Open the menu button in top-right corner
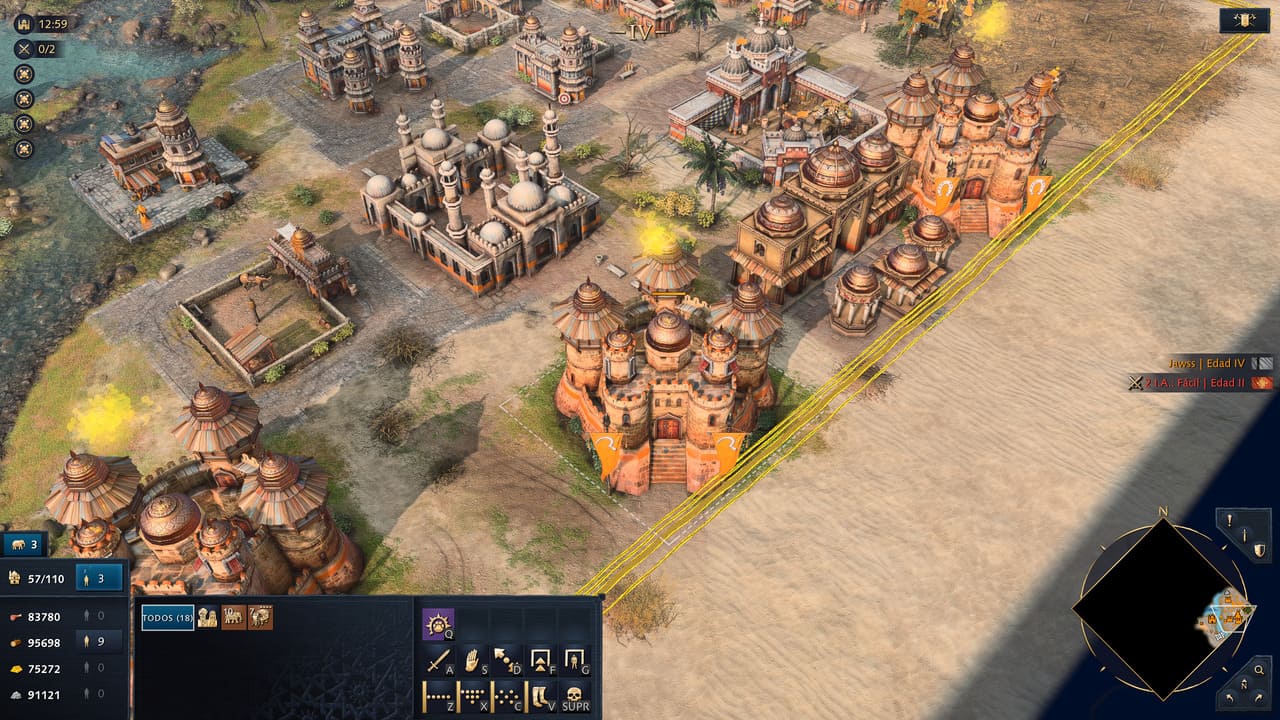1280x720 pixels. coord(1243,20)
